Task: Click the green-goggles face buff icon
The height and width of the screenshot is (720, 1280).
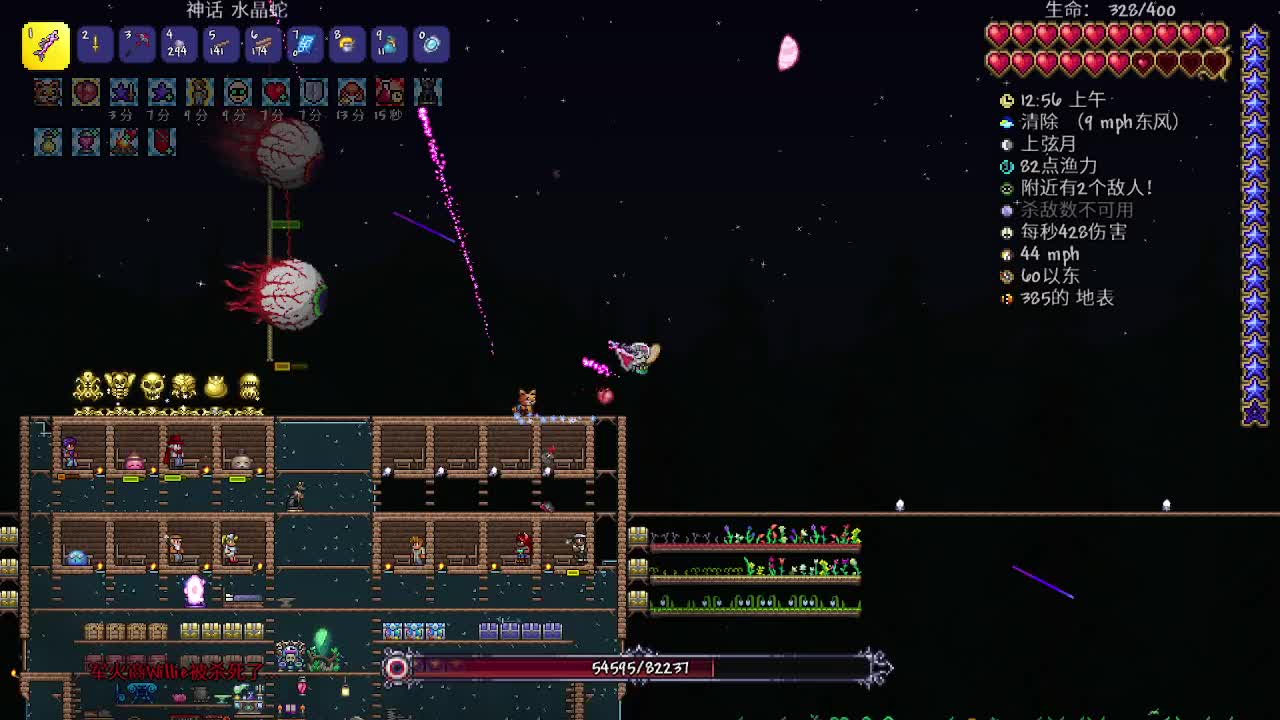Action: [x=238, y=92]
